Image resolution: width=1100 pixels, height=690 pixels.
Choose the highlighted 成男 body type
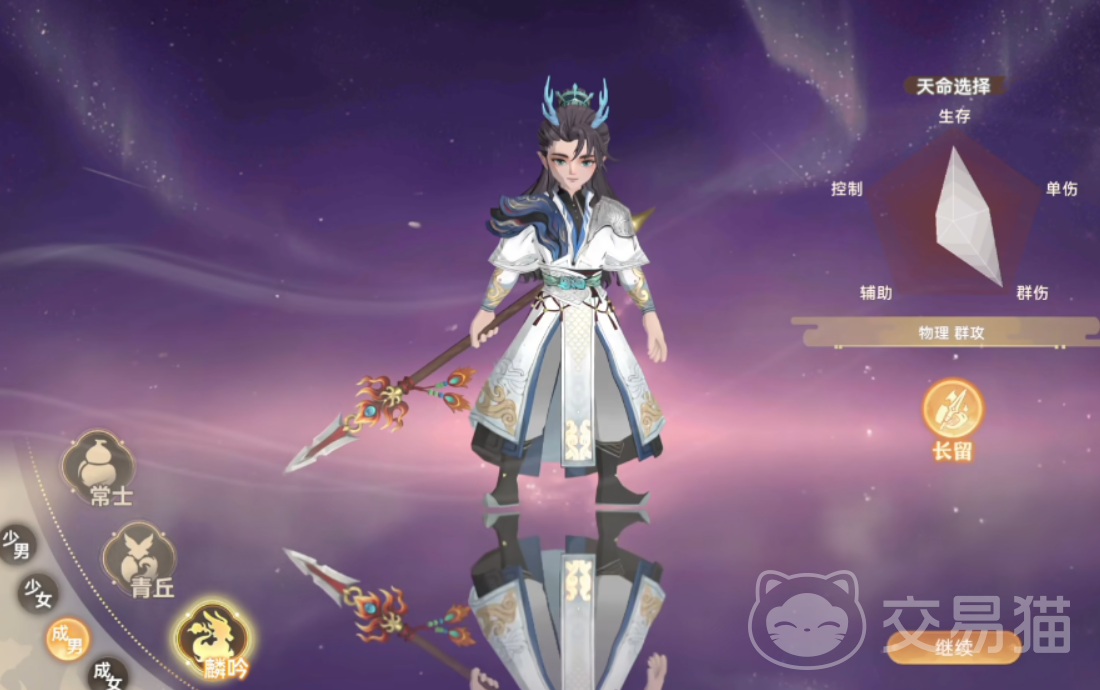(x=67, y=638)
